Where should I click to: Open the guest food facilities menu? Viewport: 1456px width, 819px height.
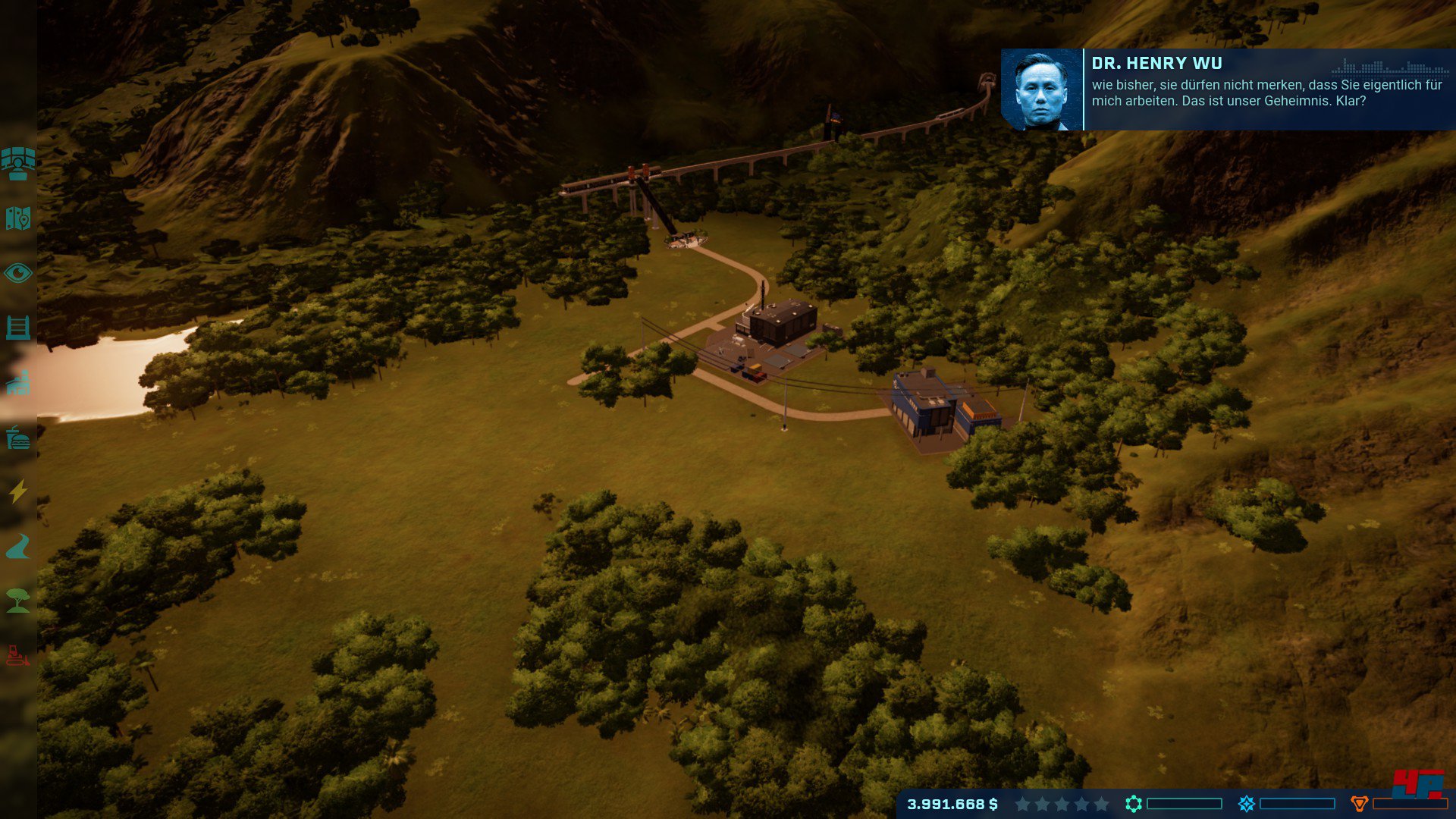[x=18, y=438]
